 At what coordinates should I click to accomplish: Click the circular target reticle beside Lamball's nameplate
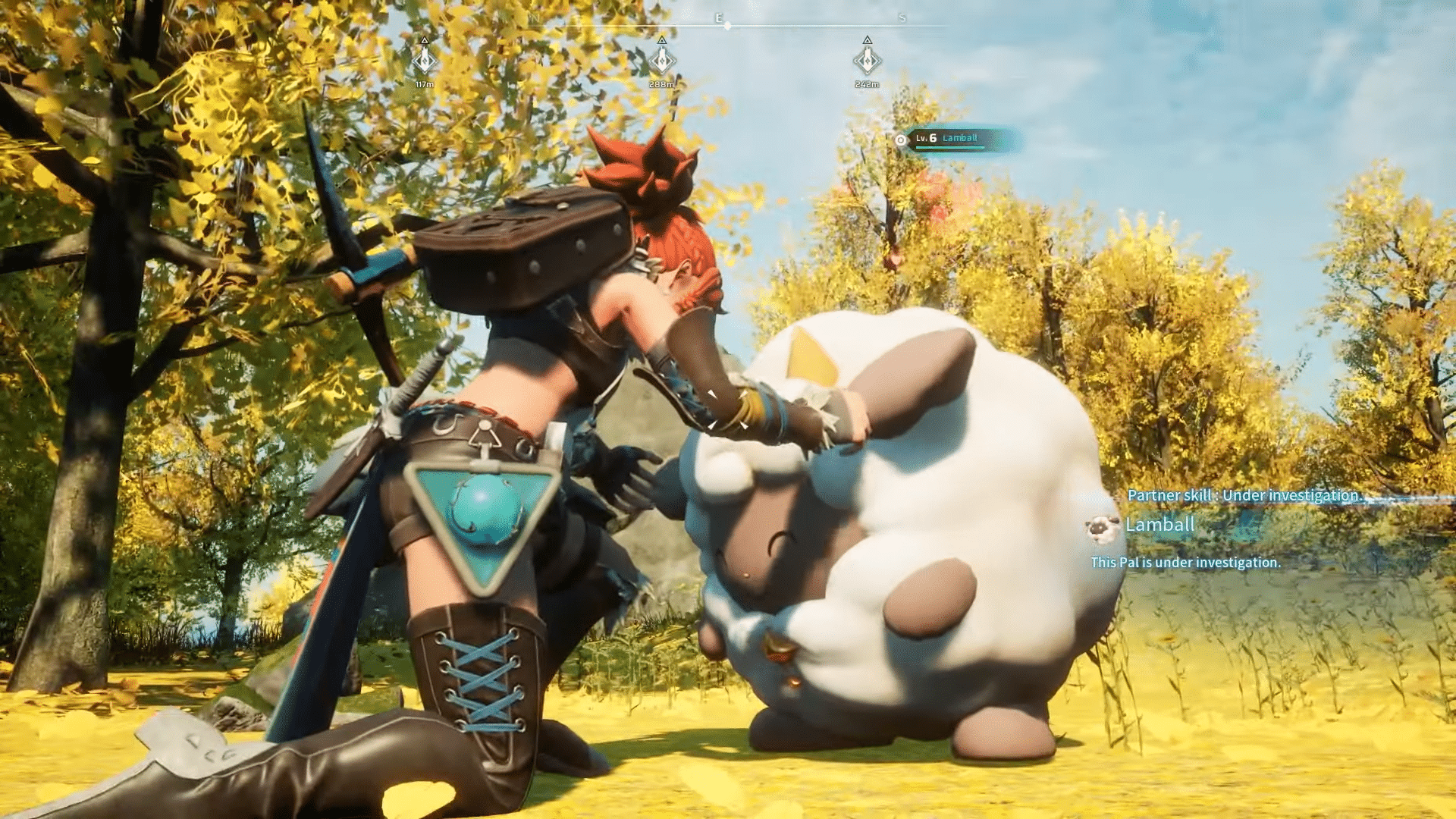coord(901,140)
